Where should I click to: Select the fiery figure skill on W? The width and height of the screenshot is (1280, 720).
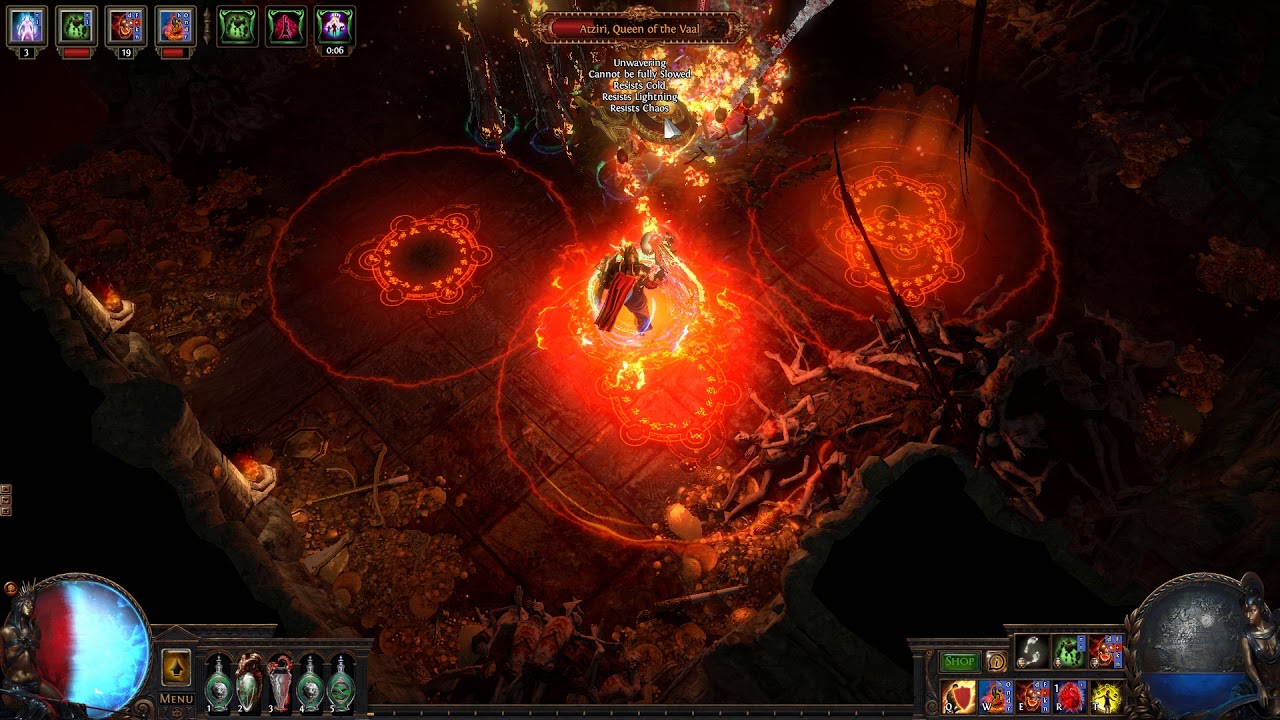point(996,696)
